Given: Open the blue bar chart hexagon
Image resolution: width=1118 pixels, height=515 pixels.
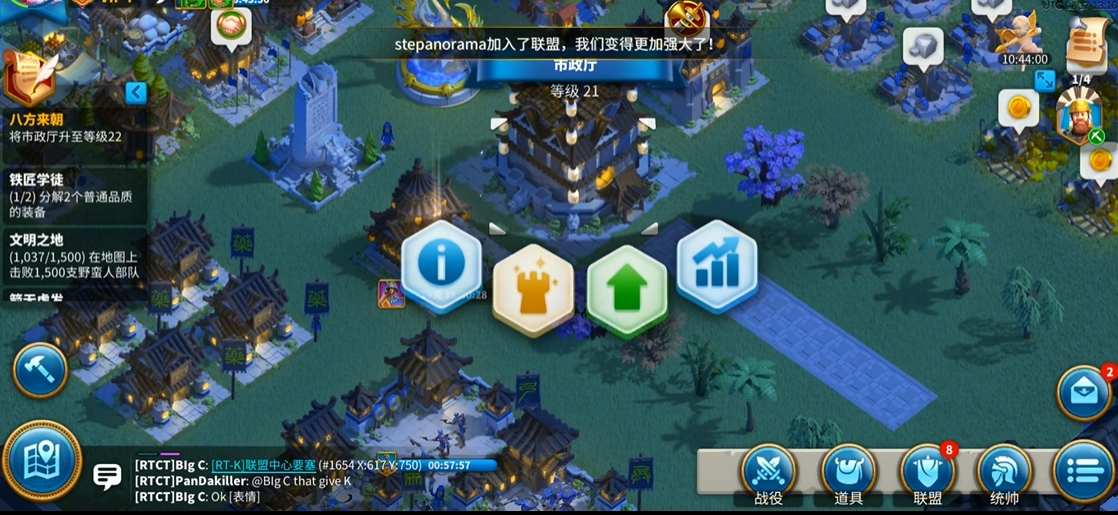Looking at the screenshot, I should pyautogui.click(x=716, y=266).
